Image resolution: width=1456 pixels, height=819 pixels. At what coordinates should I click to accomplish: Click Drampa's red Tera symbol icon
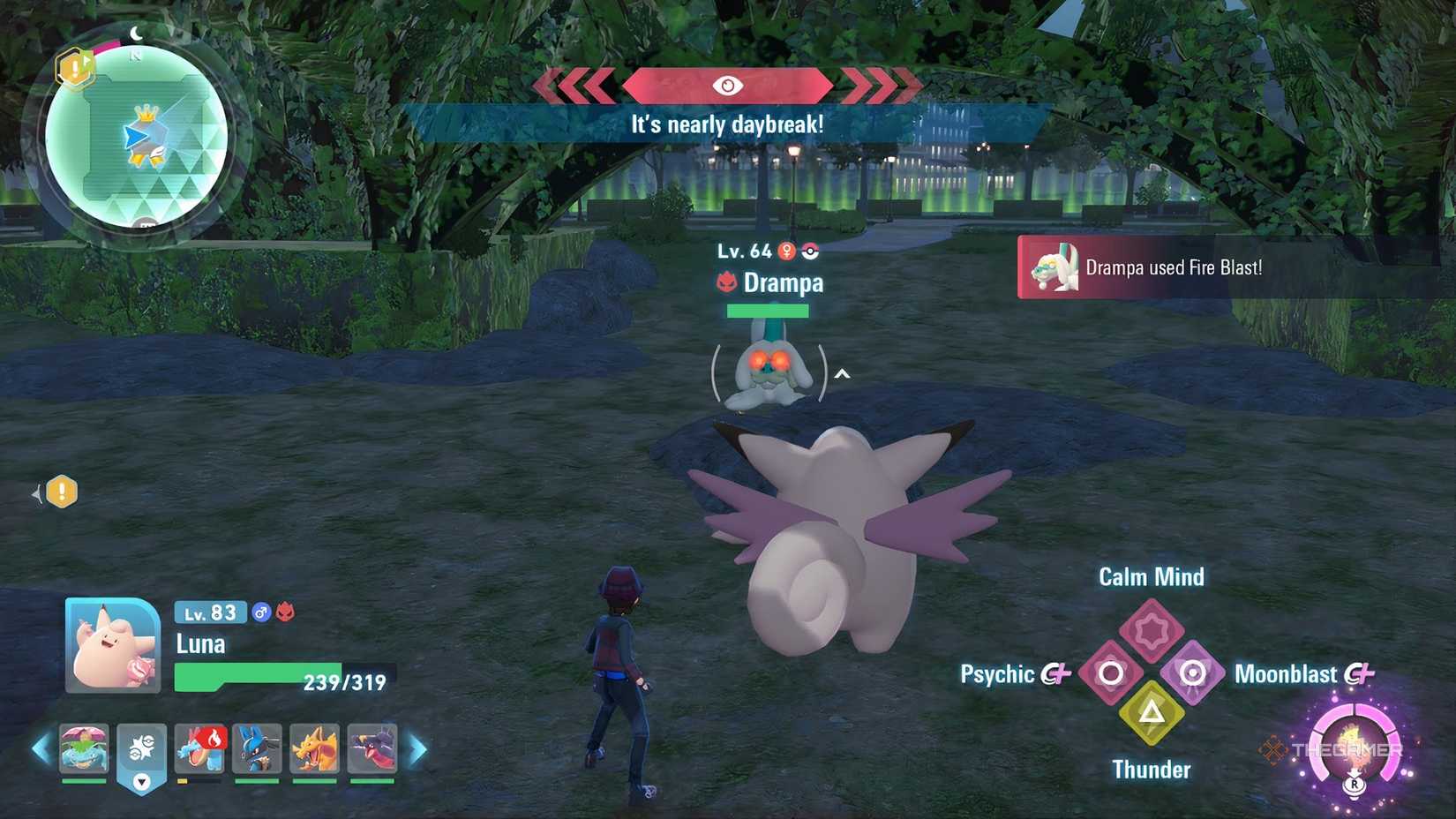(x=726, y=282)
